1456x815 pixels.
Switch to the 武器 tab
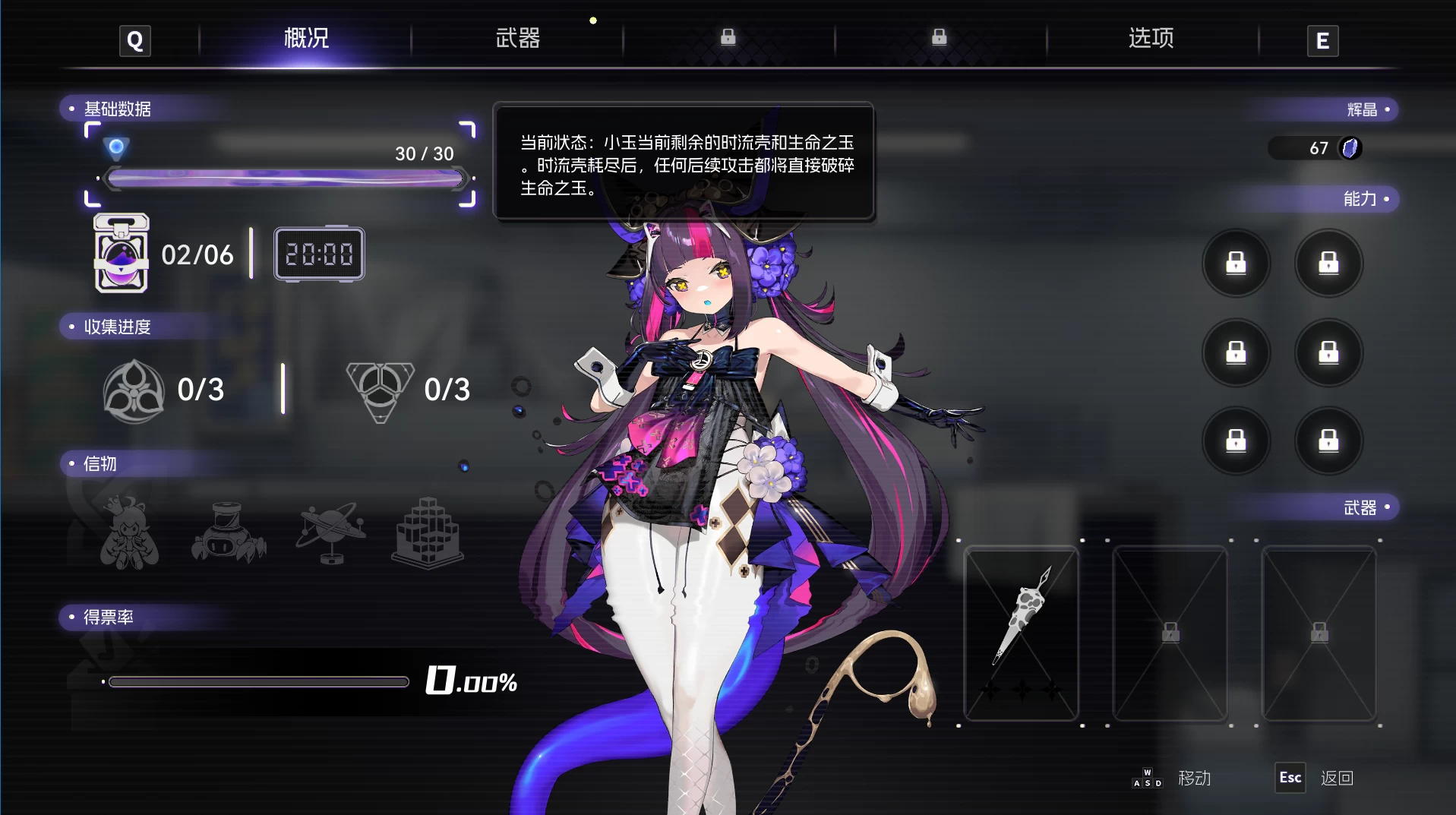516,39
